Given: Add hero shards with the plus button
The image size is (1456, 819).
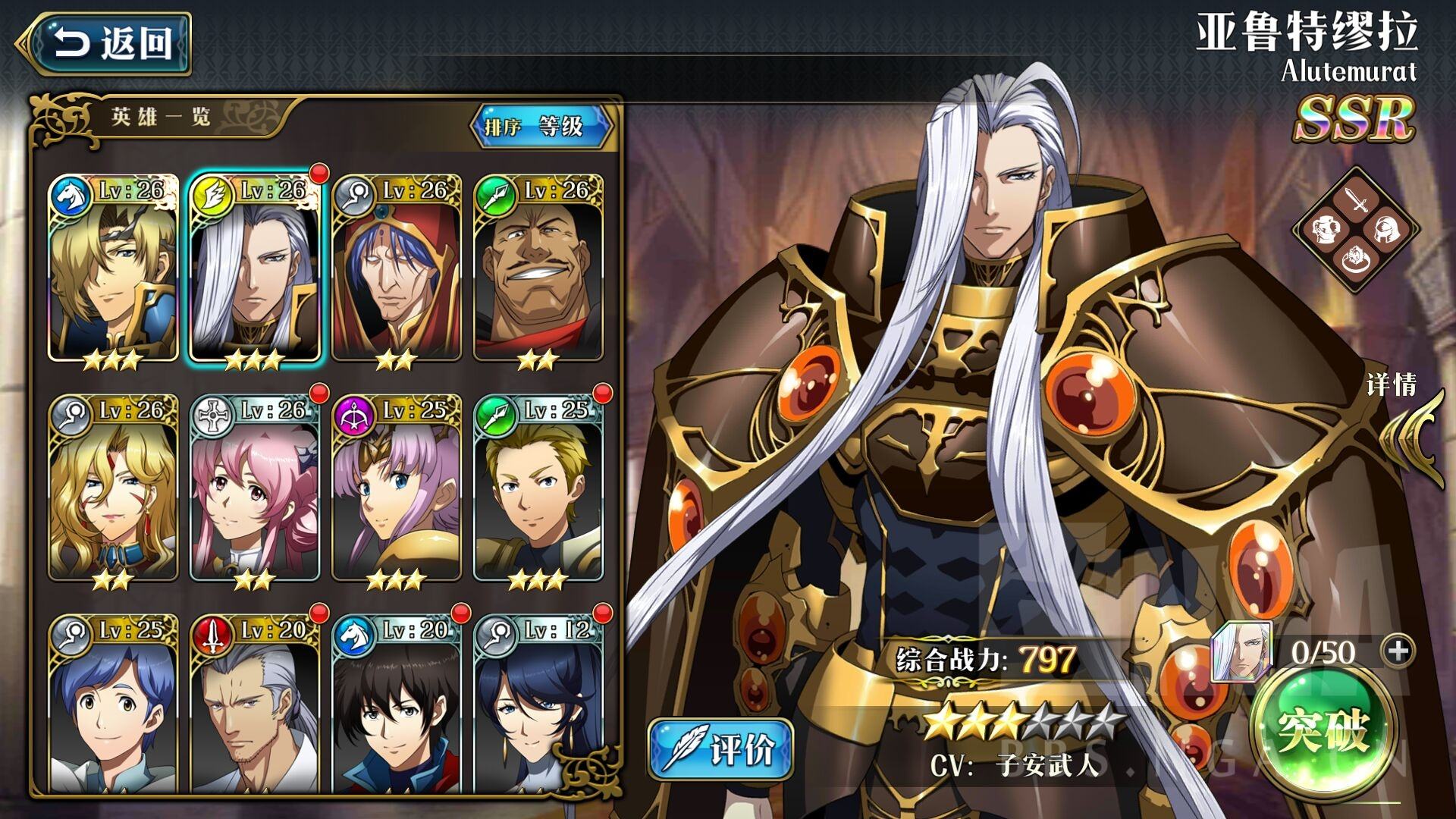Looking at the screenshot, I should [1398, 651].
